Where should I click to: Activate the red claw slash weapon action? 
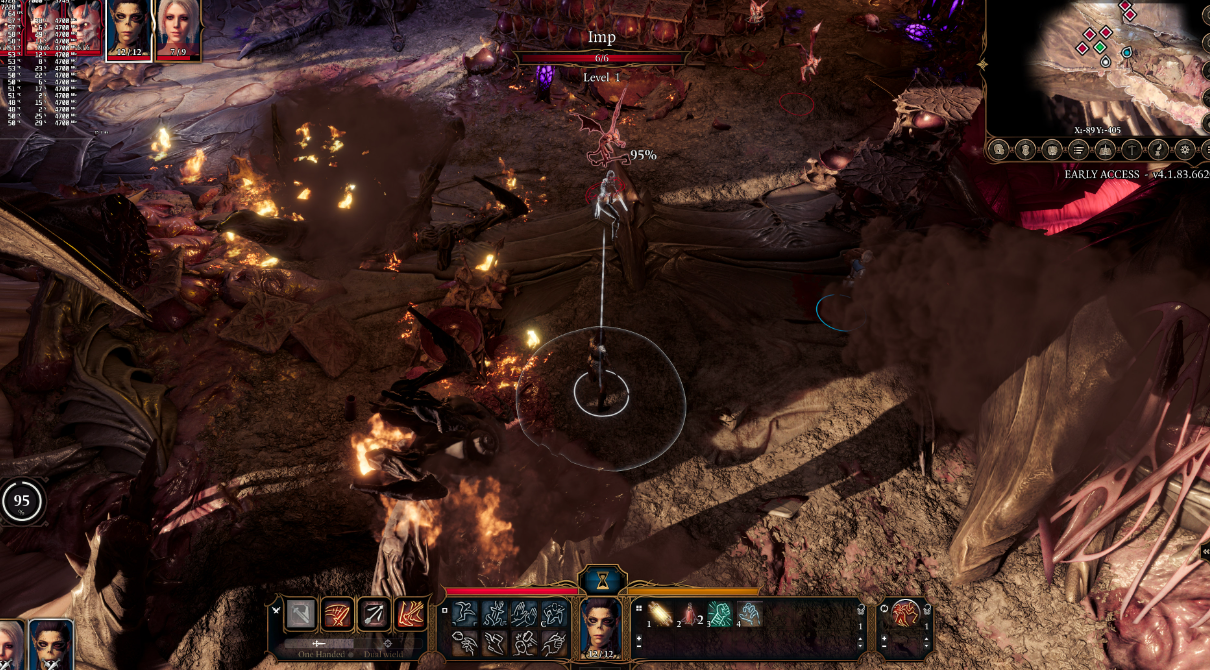(337, 614)
